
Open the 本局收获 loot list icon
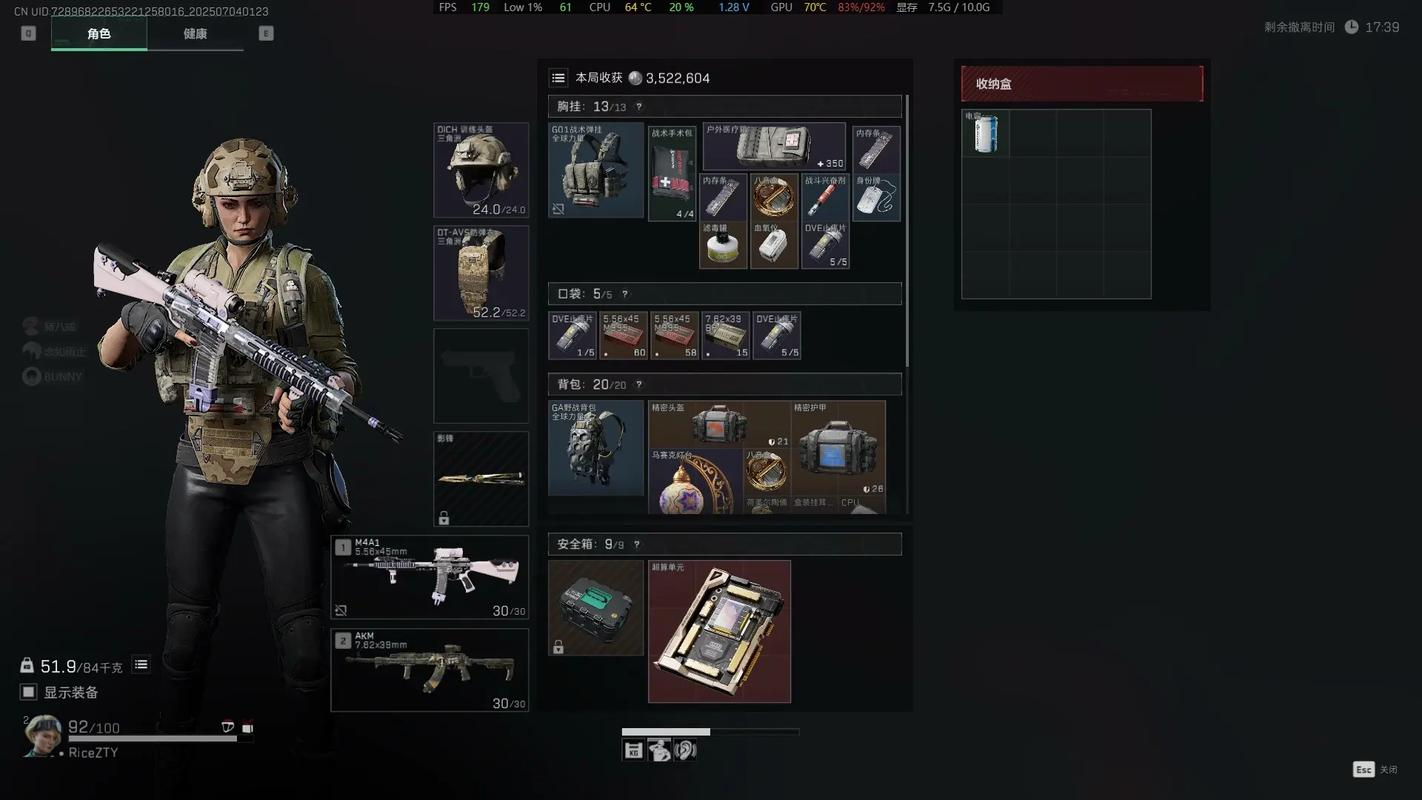(x=559, y=78)
